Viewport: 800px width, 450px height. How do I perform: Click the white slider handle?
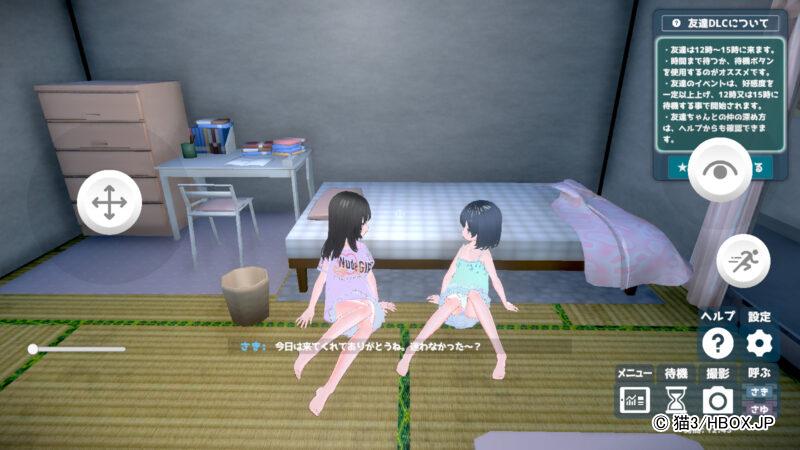(x=33, y=349)
